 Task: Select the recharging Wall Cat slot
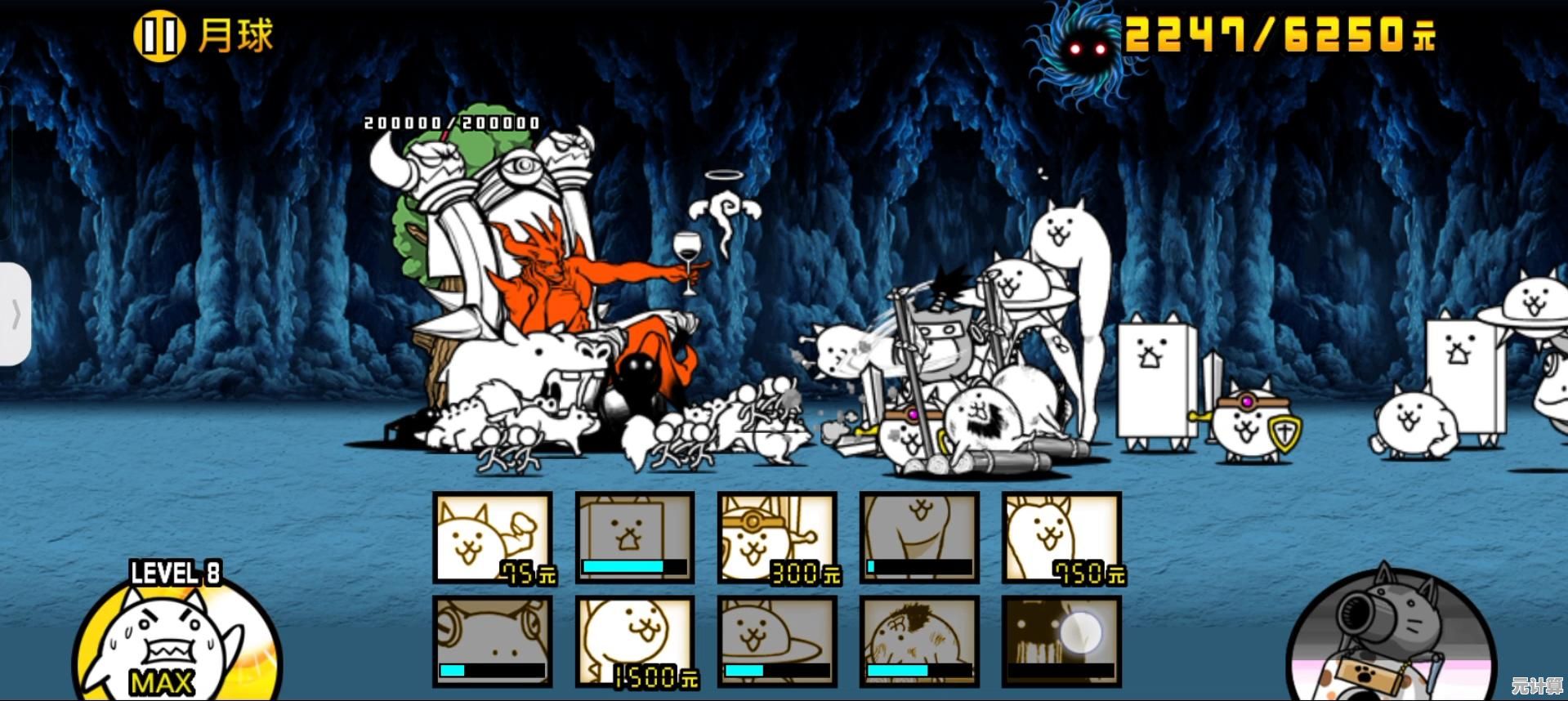[x=635, y=538]
